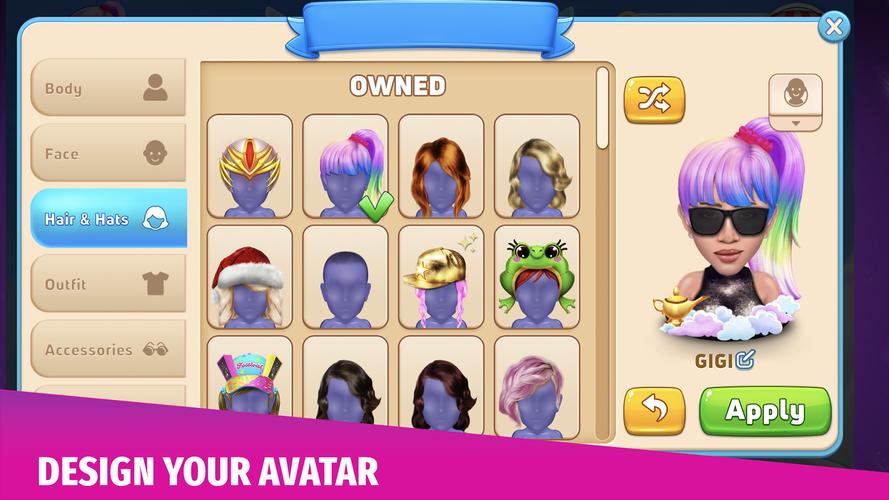Select the Santa hat
889x500 pixels.
[250, 277]
